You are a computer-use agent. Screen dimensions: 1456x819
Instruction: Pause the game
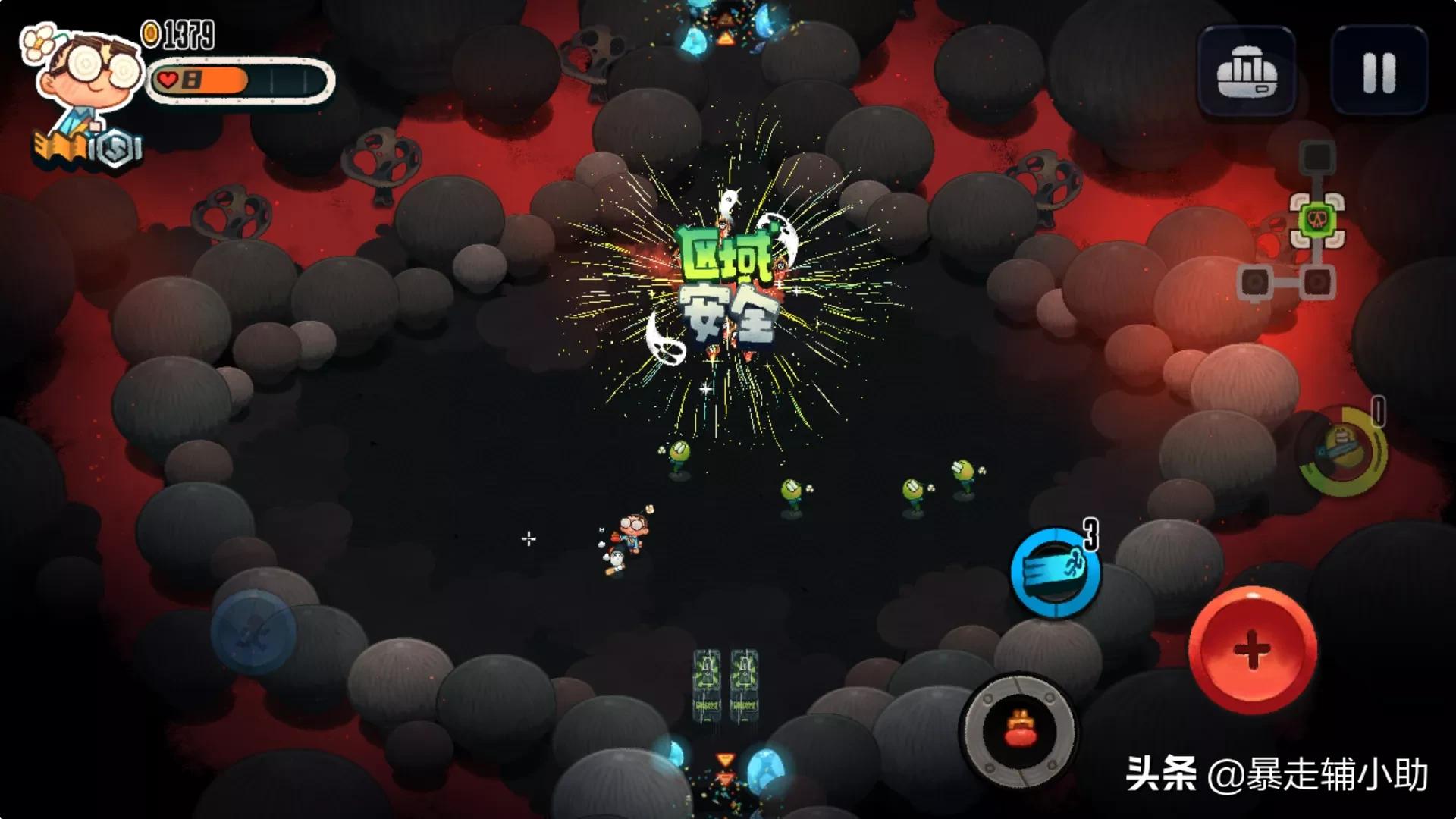click(x=1379, y=72)
